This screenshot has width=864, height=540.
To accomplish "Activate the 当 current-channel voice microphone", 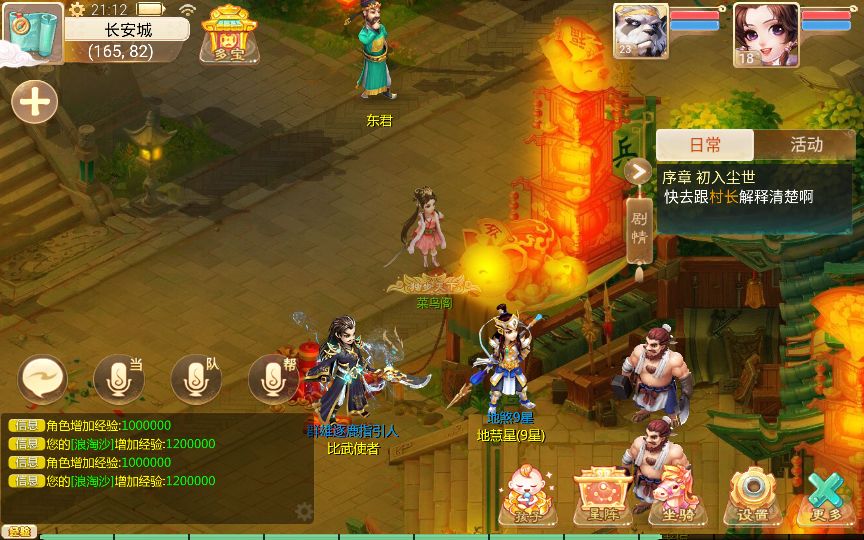I will (x=118, y=378).
